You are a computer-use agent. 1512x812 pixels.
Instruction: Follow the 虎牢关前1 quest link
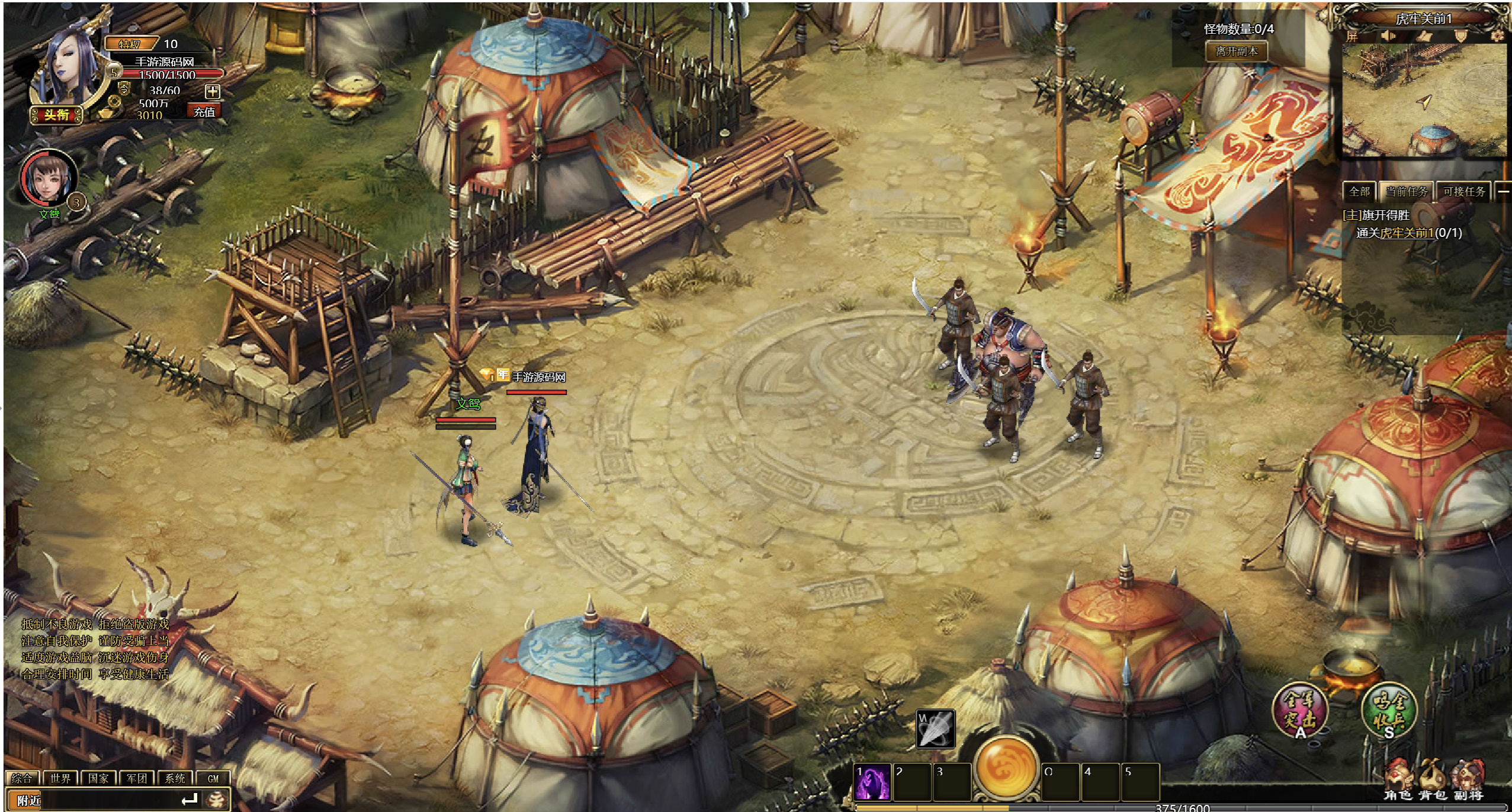click(1407, 233)
